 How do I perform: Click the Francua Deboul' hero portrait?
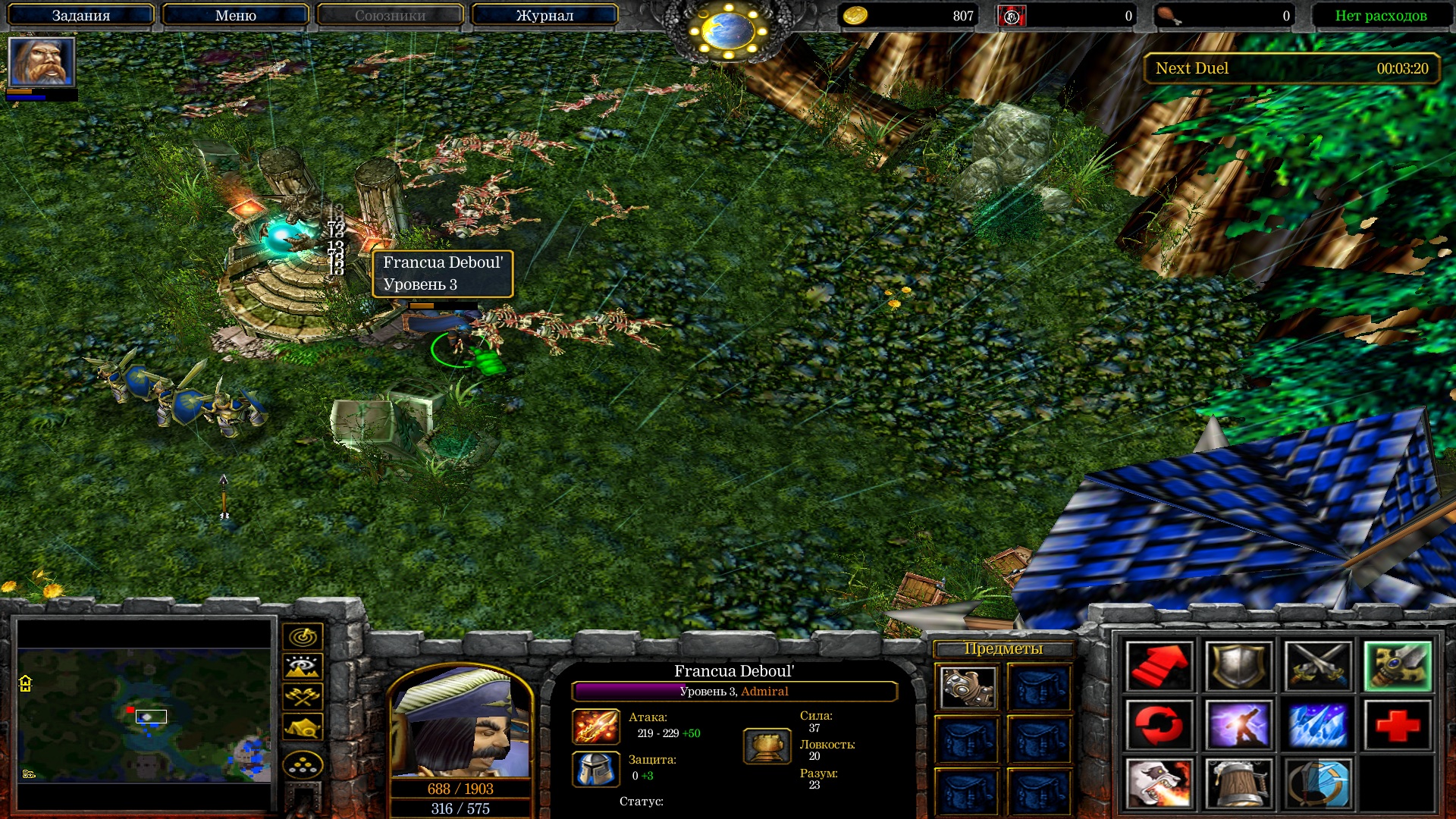tap(460, 723)
